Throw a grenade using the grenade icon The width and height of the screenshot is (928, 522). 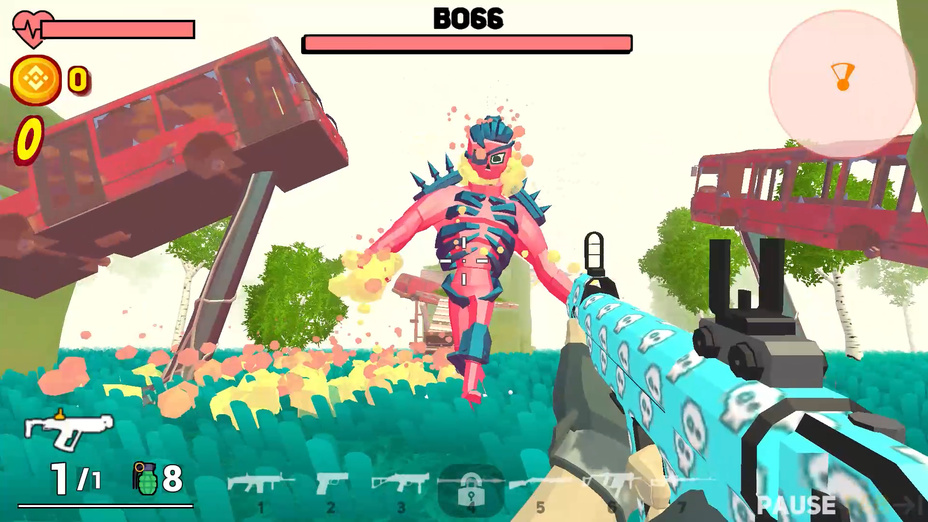pyautogui.click(x=145, y=479)
